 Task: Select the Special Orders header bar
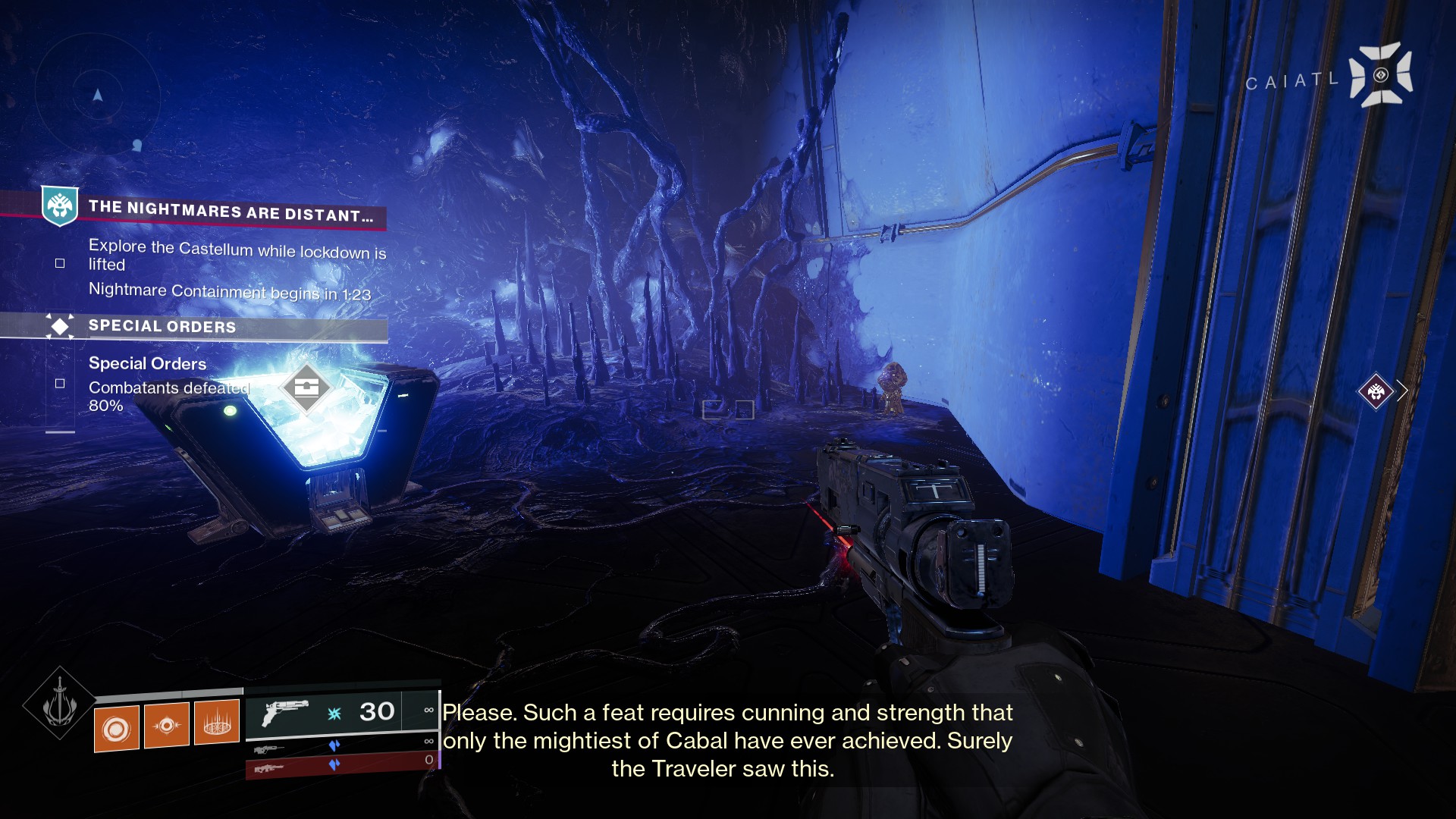(162, 326)
